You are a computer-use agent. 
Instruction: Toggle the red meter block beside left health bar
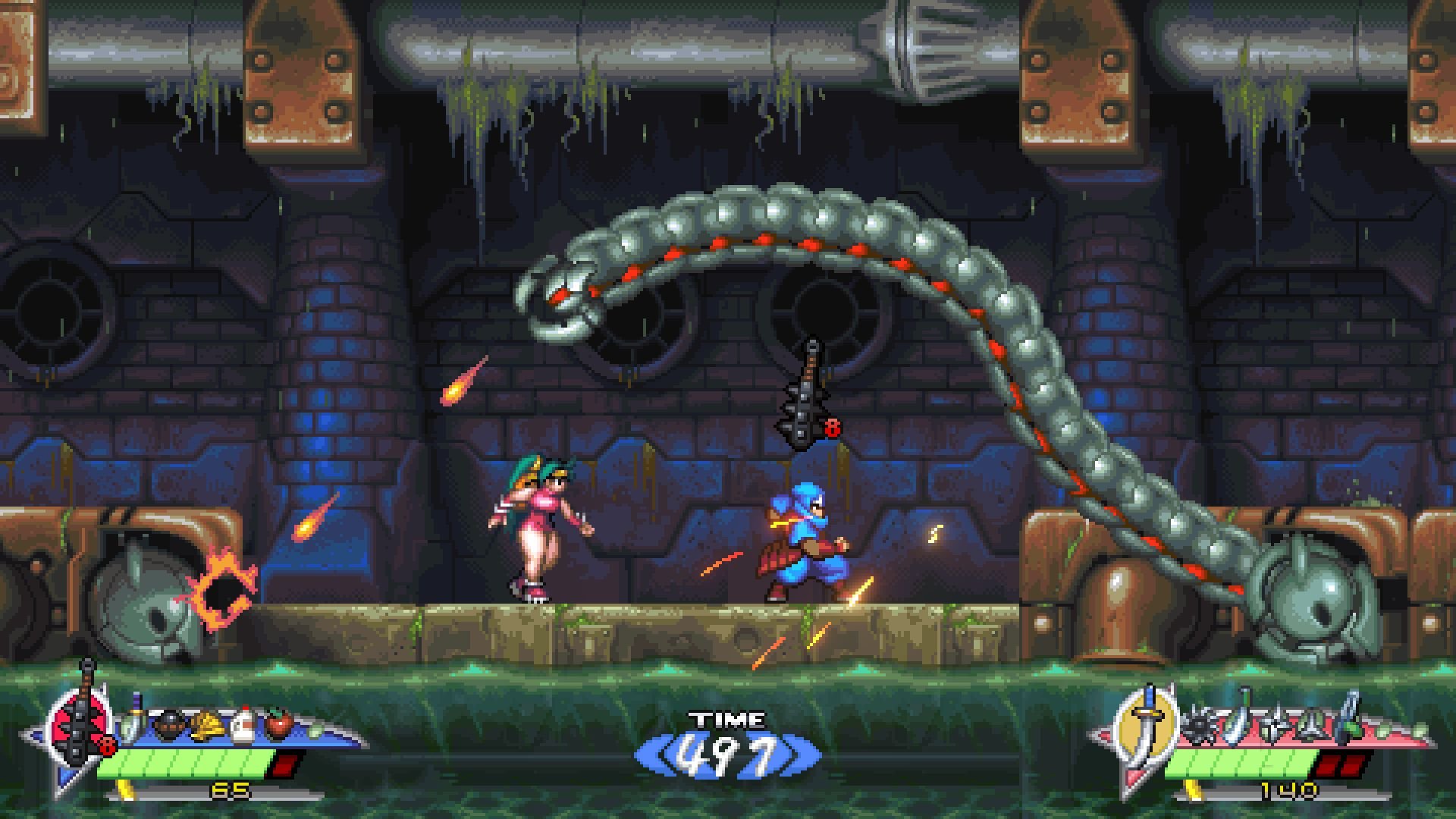pos(286,765)
